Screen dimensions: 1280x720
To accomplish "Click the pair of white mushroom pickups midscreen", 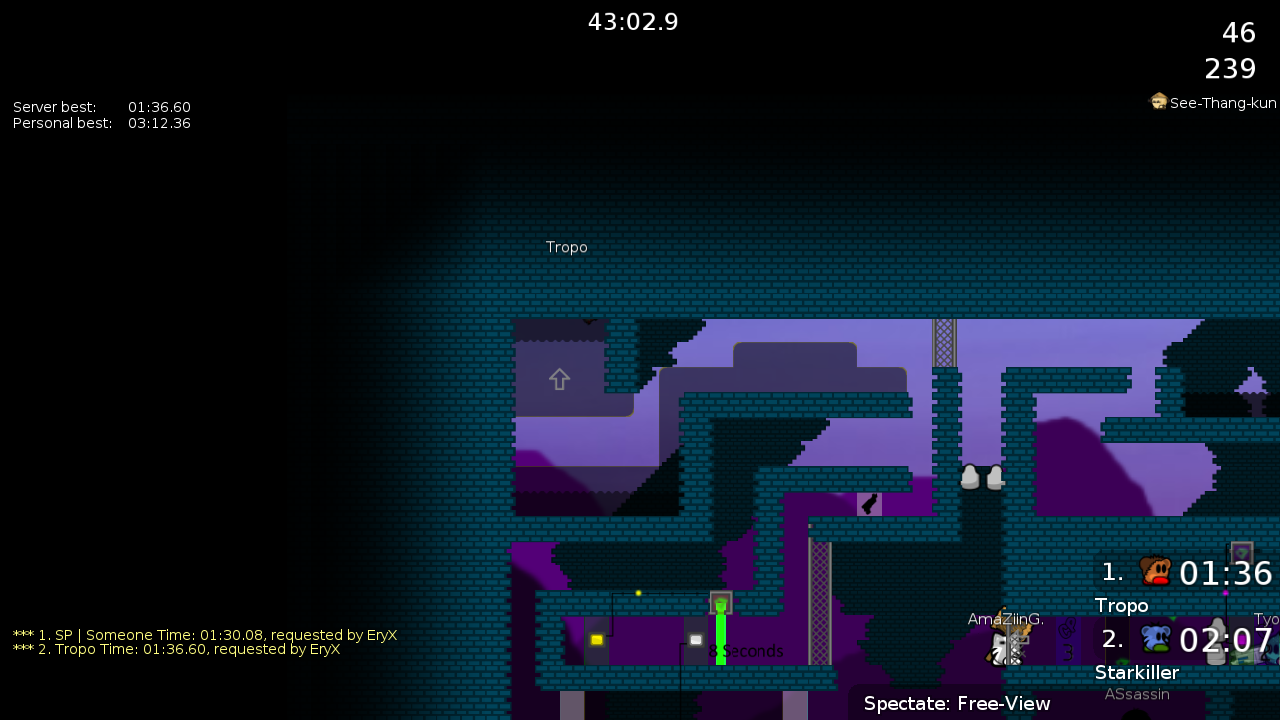I will click(981, 478).
